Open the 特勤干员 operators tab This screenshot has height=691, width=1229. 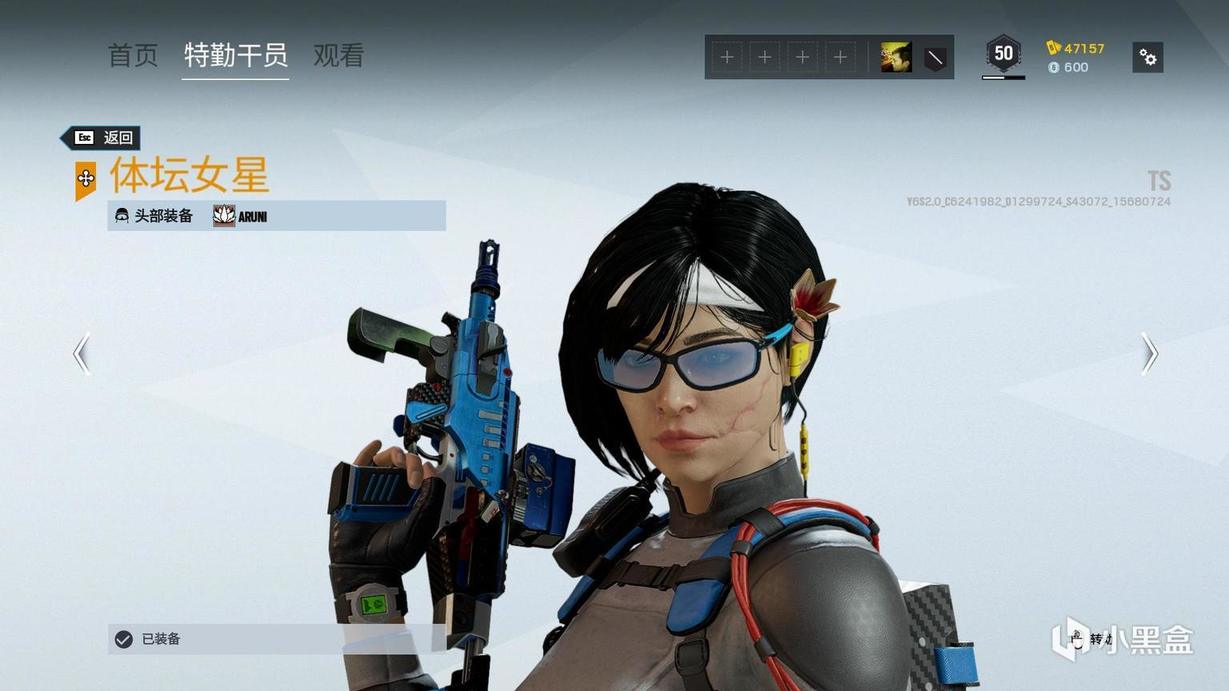(x=236, y=56)
